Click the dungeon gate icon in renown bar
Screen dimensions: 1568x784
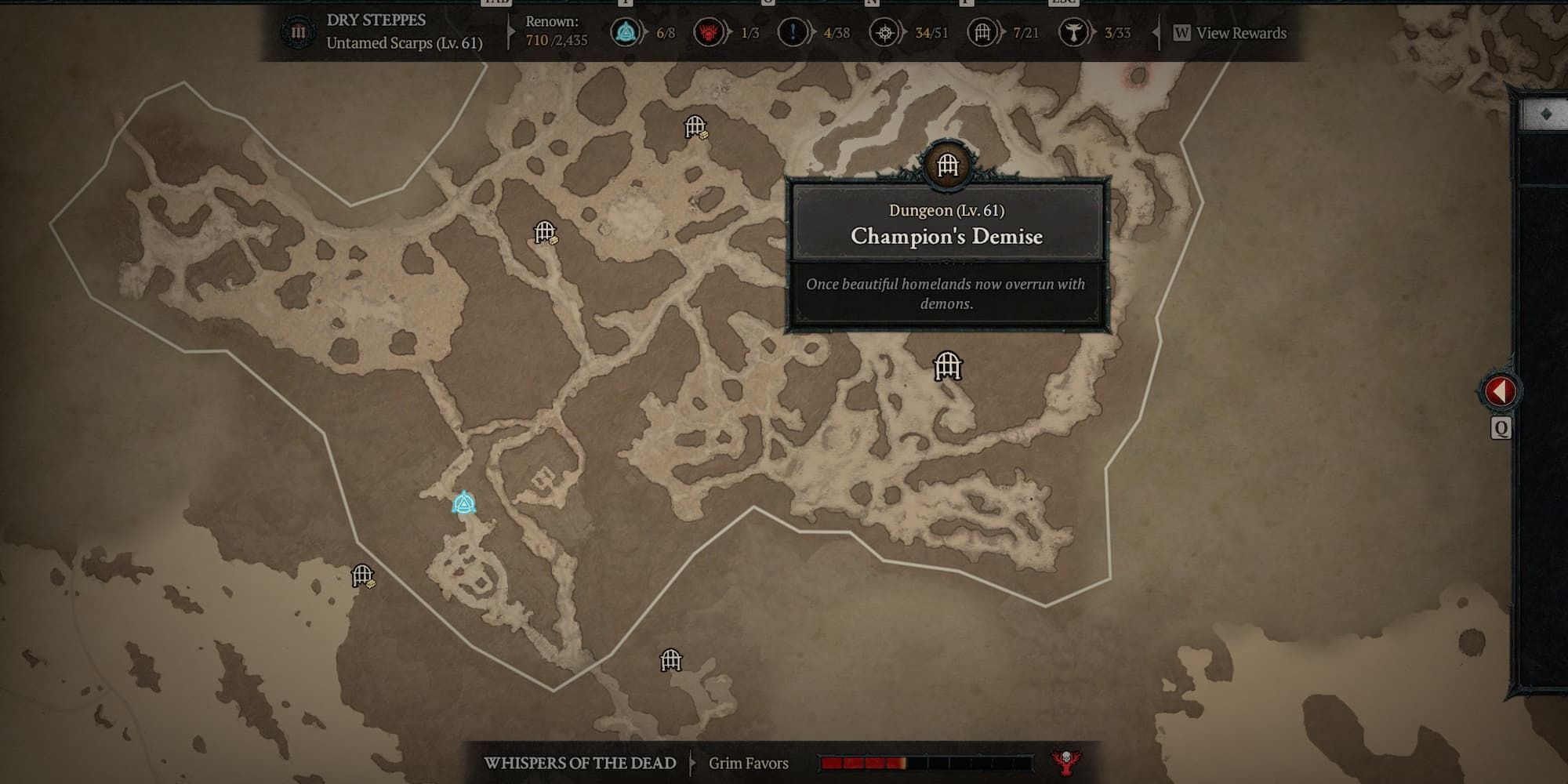(982, 33)
